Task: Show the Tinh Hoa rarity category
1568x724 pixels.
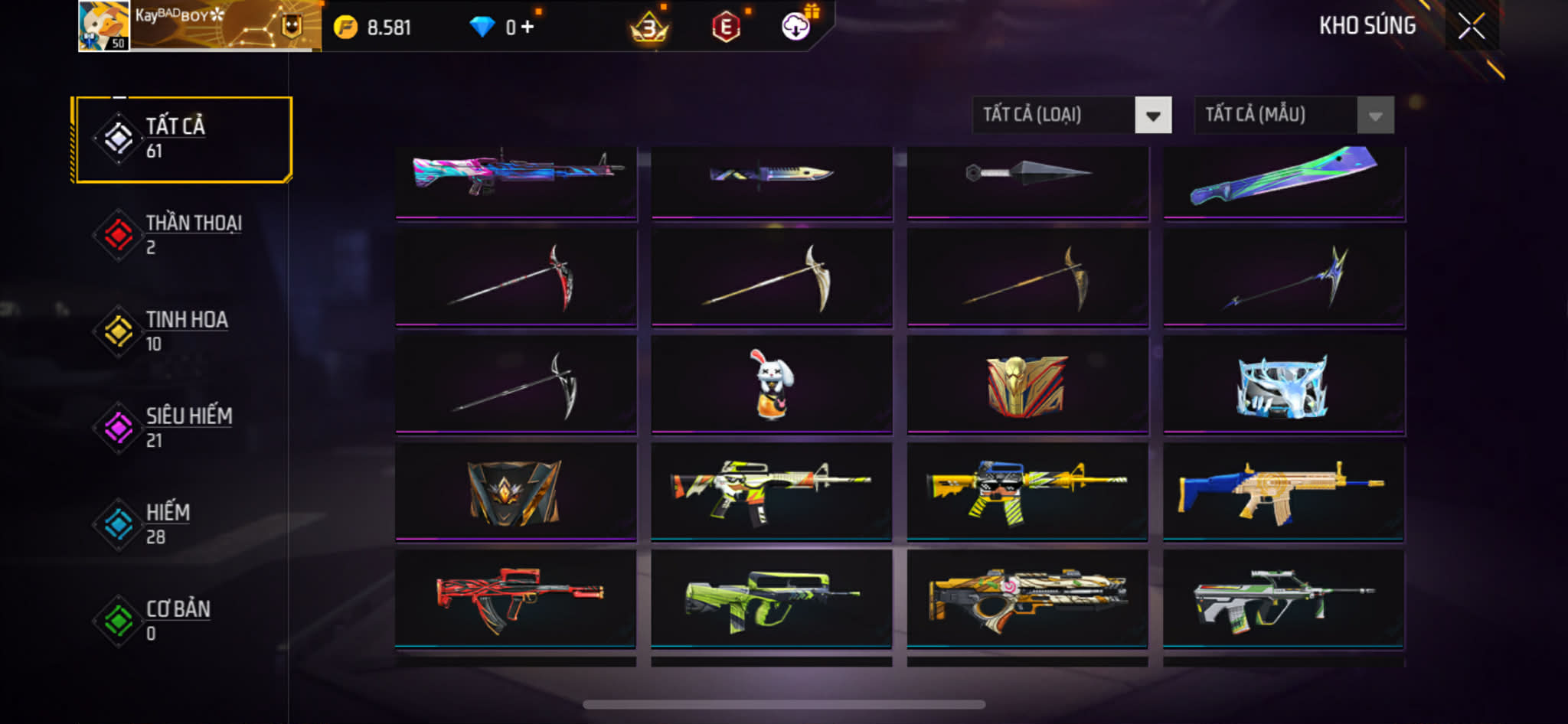Action: 182,331
